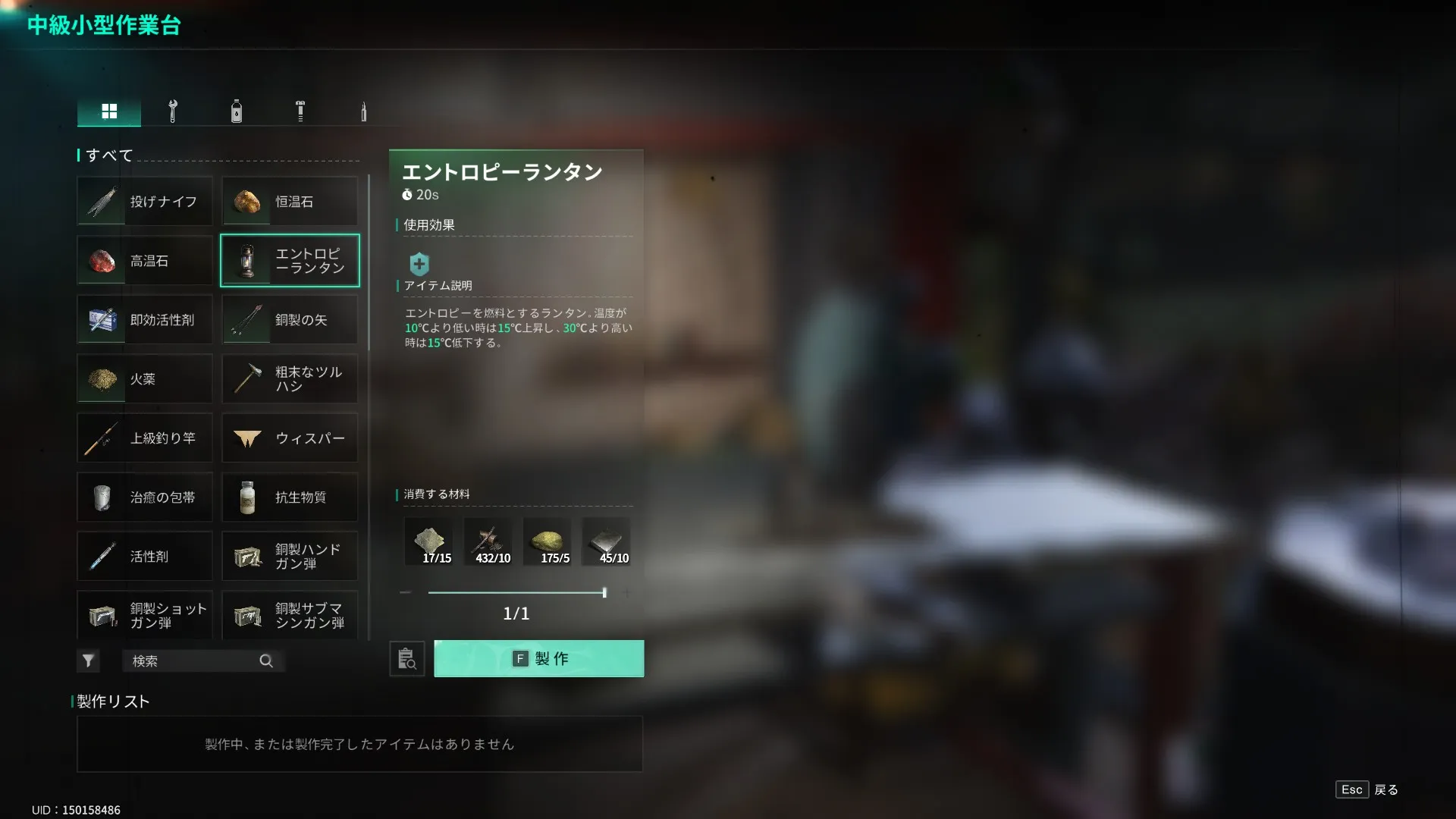Select the 銅製の矢 recipe
This screenshot has width=1456, height=819.
point(290,320)
